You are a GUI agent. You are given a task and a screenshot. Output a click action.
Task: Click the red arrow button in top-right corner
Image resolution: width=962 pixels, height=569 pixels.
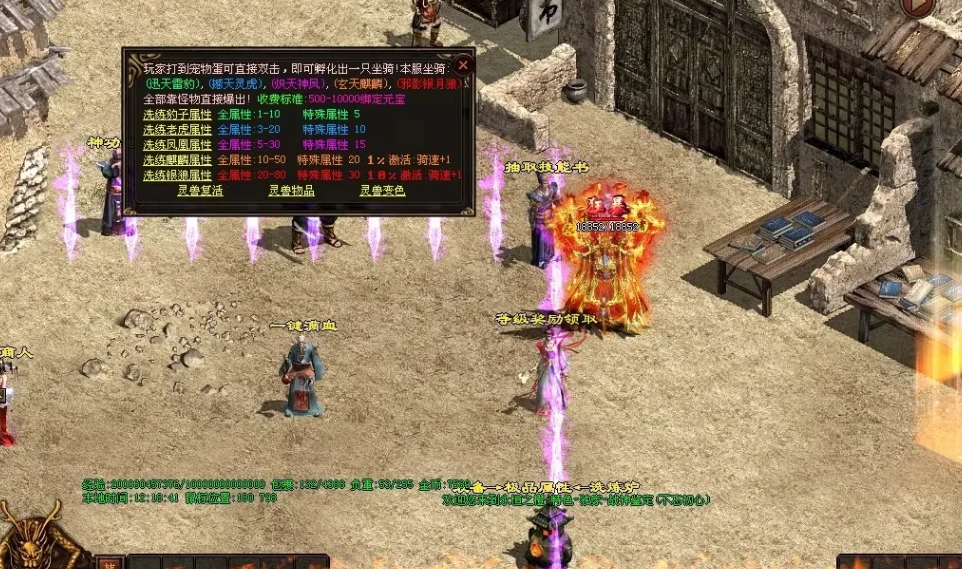pos(917,6)
